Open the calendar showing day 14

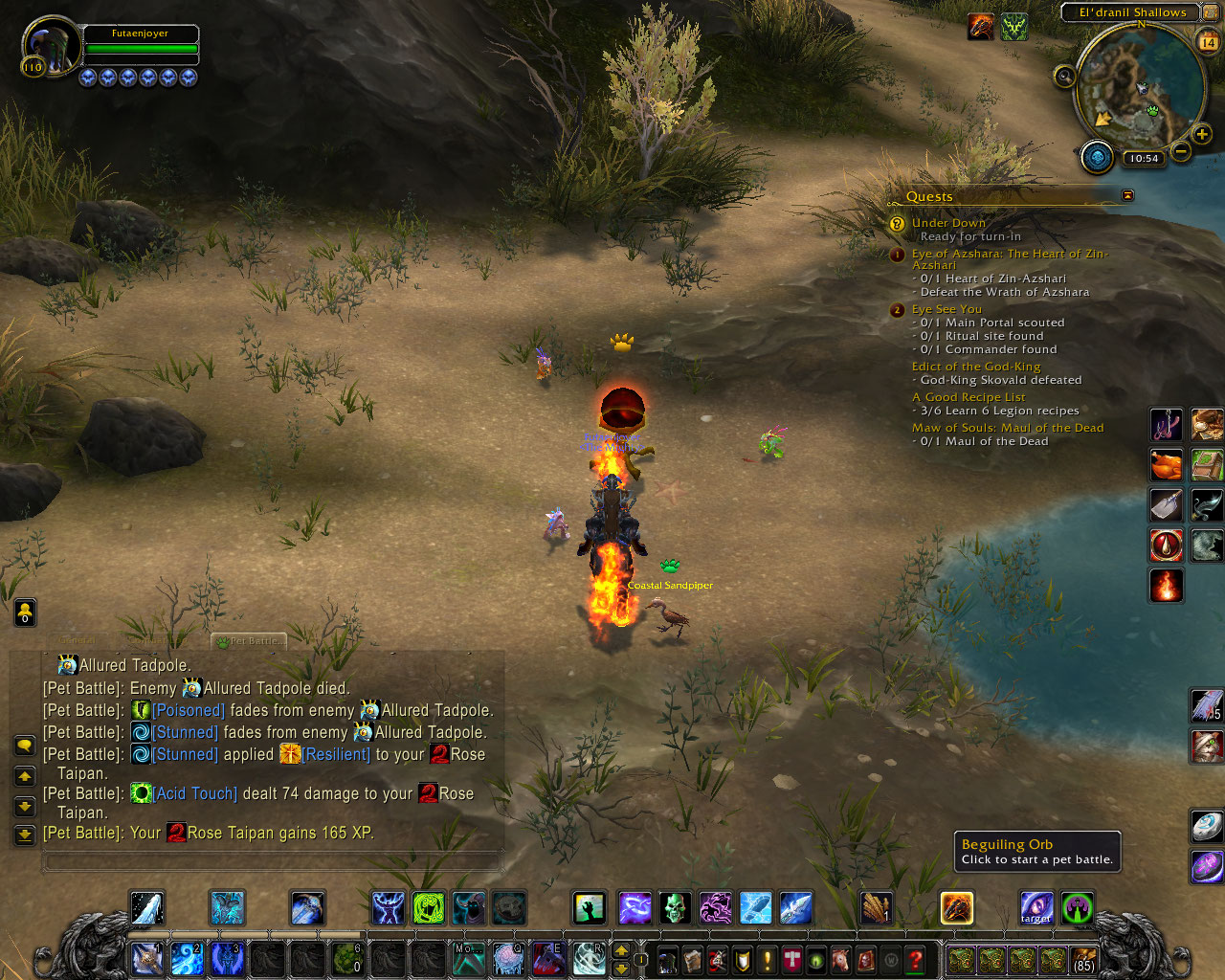coord(1208,41)
